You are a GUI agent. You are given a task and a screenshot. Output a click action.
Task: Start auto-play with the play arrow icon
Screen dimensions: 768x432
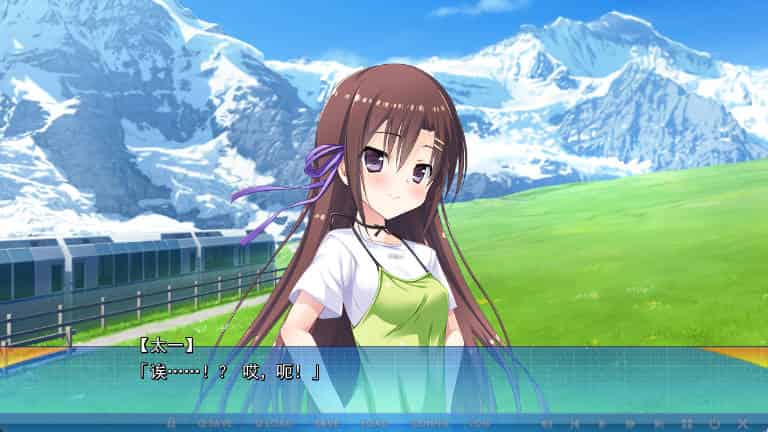click(601, 423)
